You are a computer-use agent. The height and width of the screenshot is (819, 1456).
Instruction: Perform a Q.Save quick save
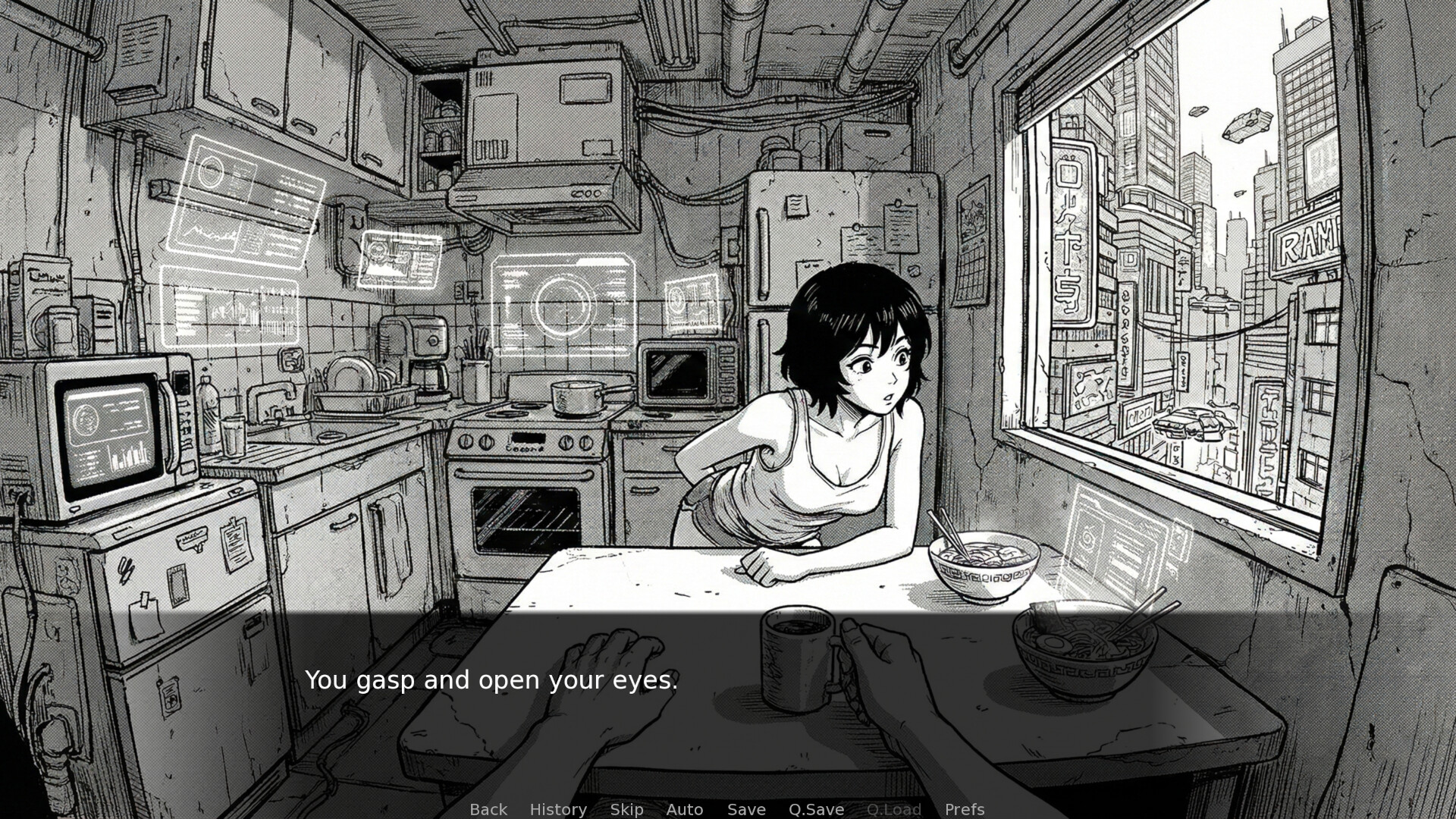[816, 809]
